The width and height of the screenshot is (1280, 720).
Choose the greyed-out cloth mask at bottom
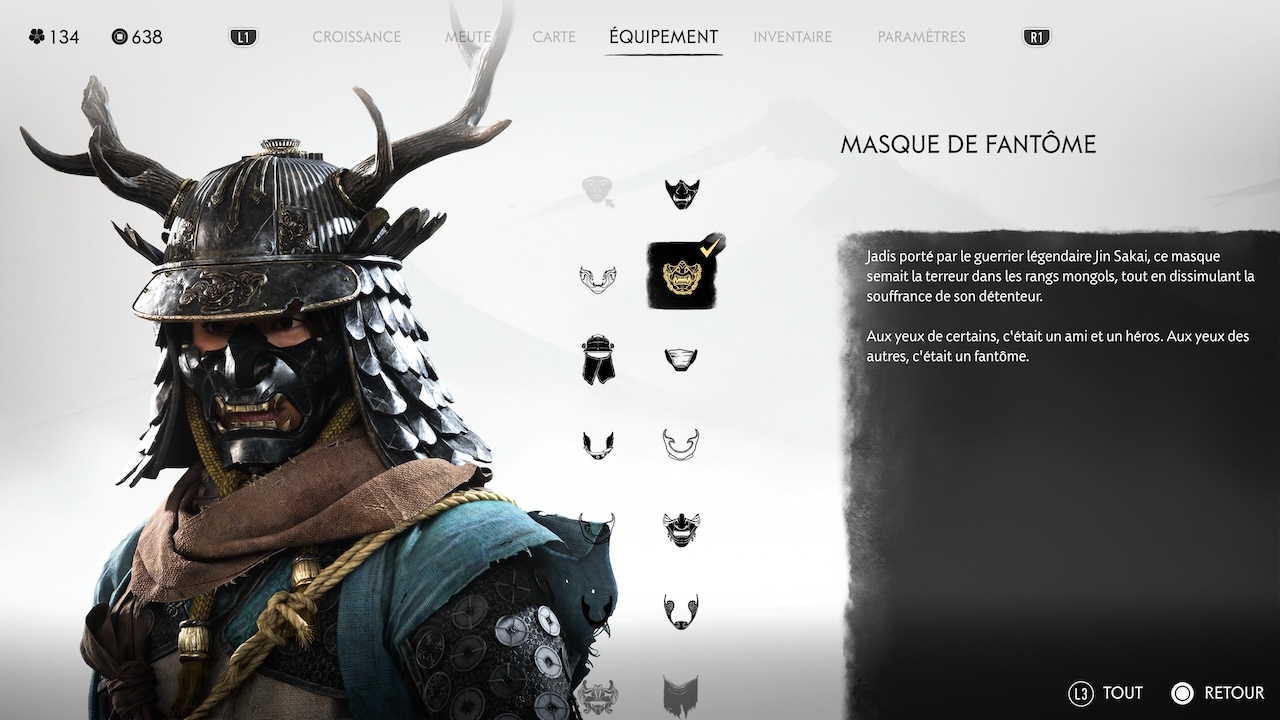[681, 694]
